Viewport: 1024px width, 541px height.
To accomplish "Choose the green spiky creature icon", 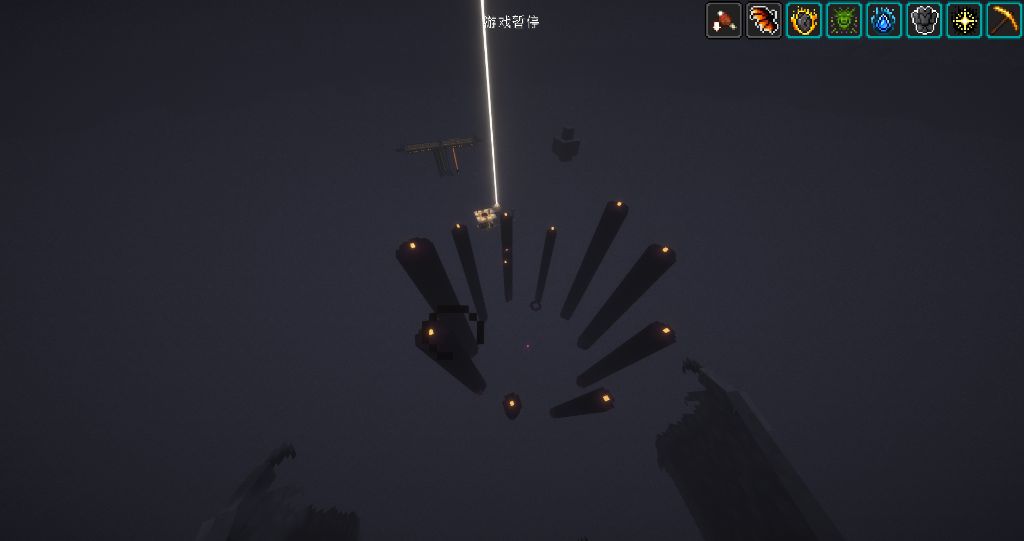I will (844, 20).
